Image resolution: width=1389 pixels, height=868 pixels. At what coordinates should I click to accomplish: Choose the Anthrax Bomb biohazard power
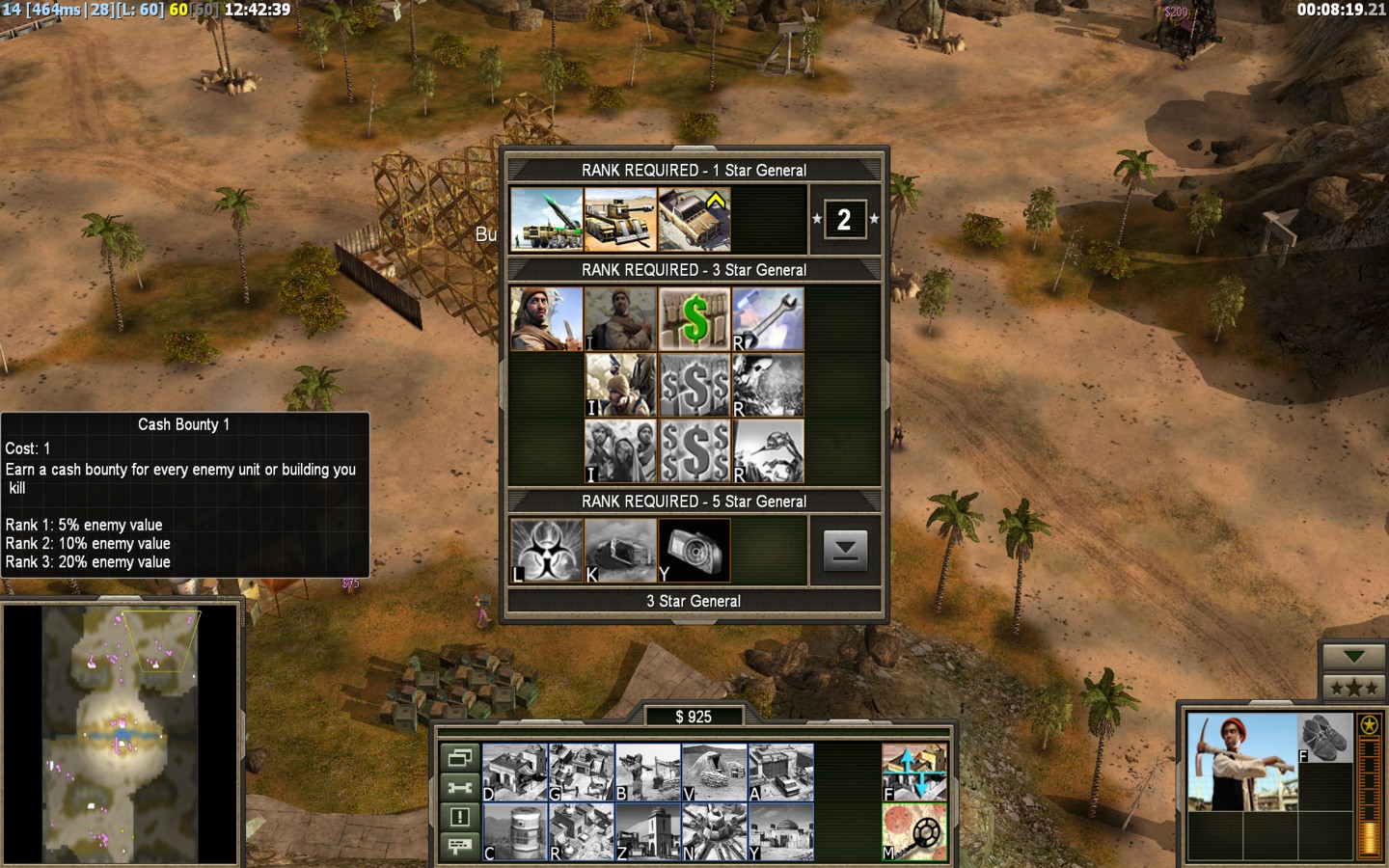tap(547, 551)
